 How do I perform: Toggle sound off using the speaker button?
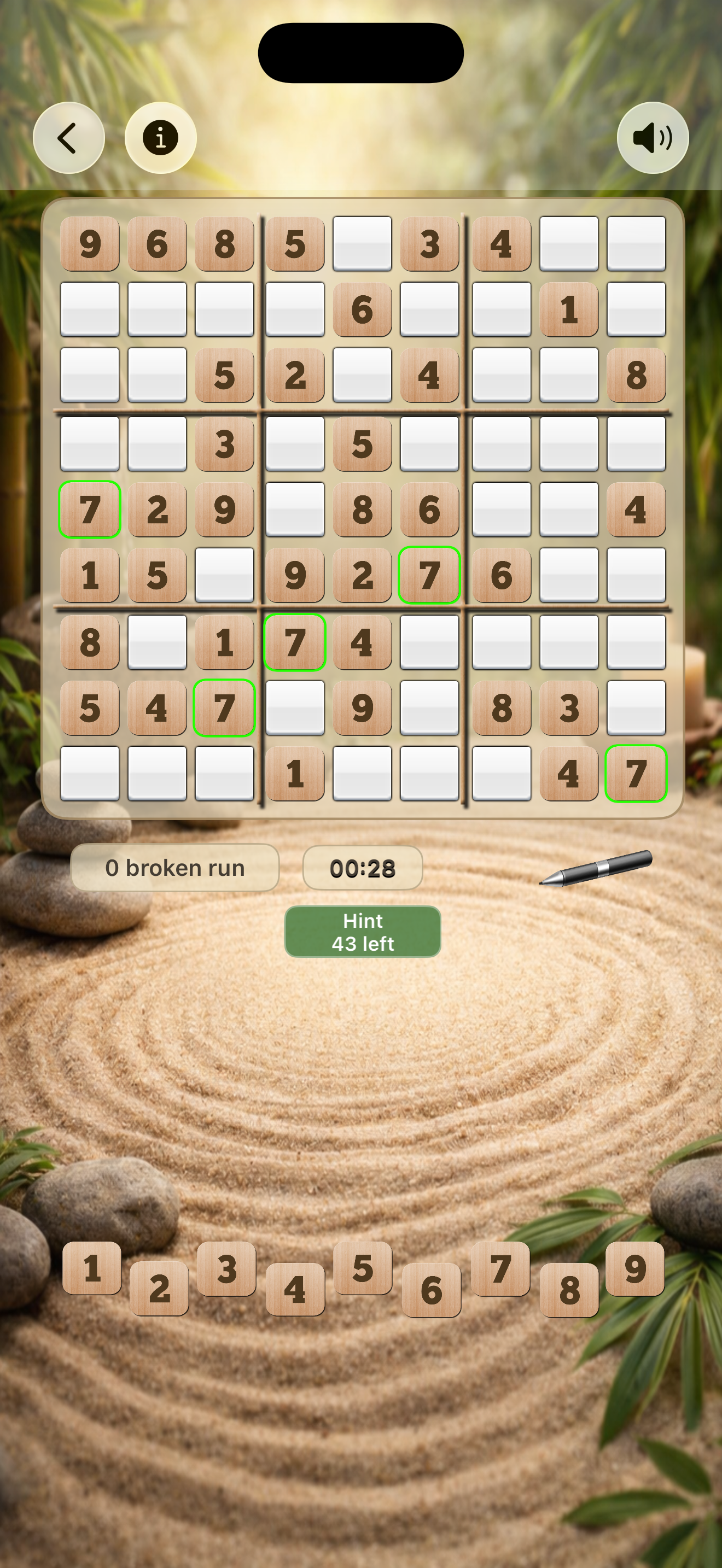(x=653, y=137)
